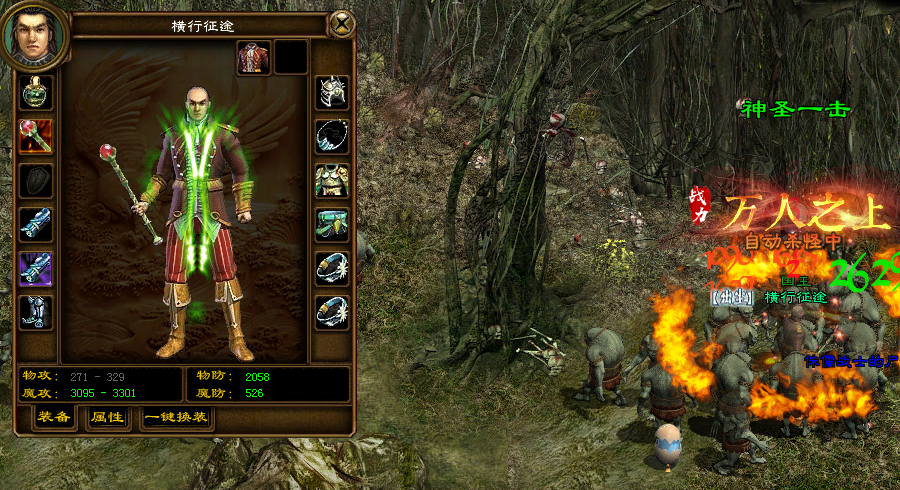Screen dimensions: 900x490
Task: Click the red robe fashion slot
Action: tap(253, 58)
